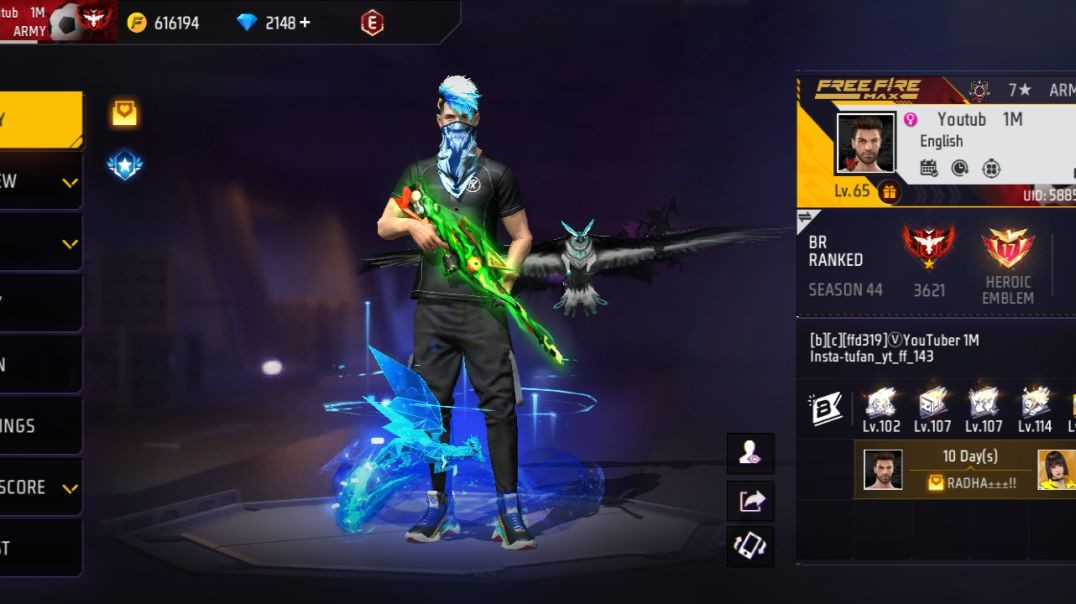Screen dimensions: 1076x604
Task: Open the player avatar in the profile card
Action: pyautogui.click(x=865, y=143)
